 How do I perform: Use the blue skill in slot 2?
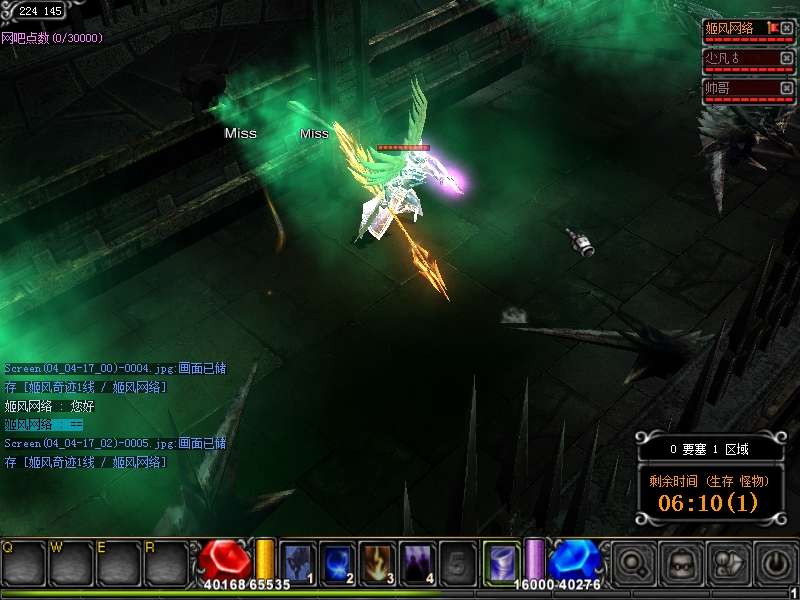click(x=339, y=561)
